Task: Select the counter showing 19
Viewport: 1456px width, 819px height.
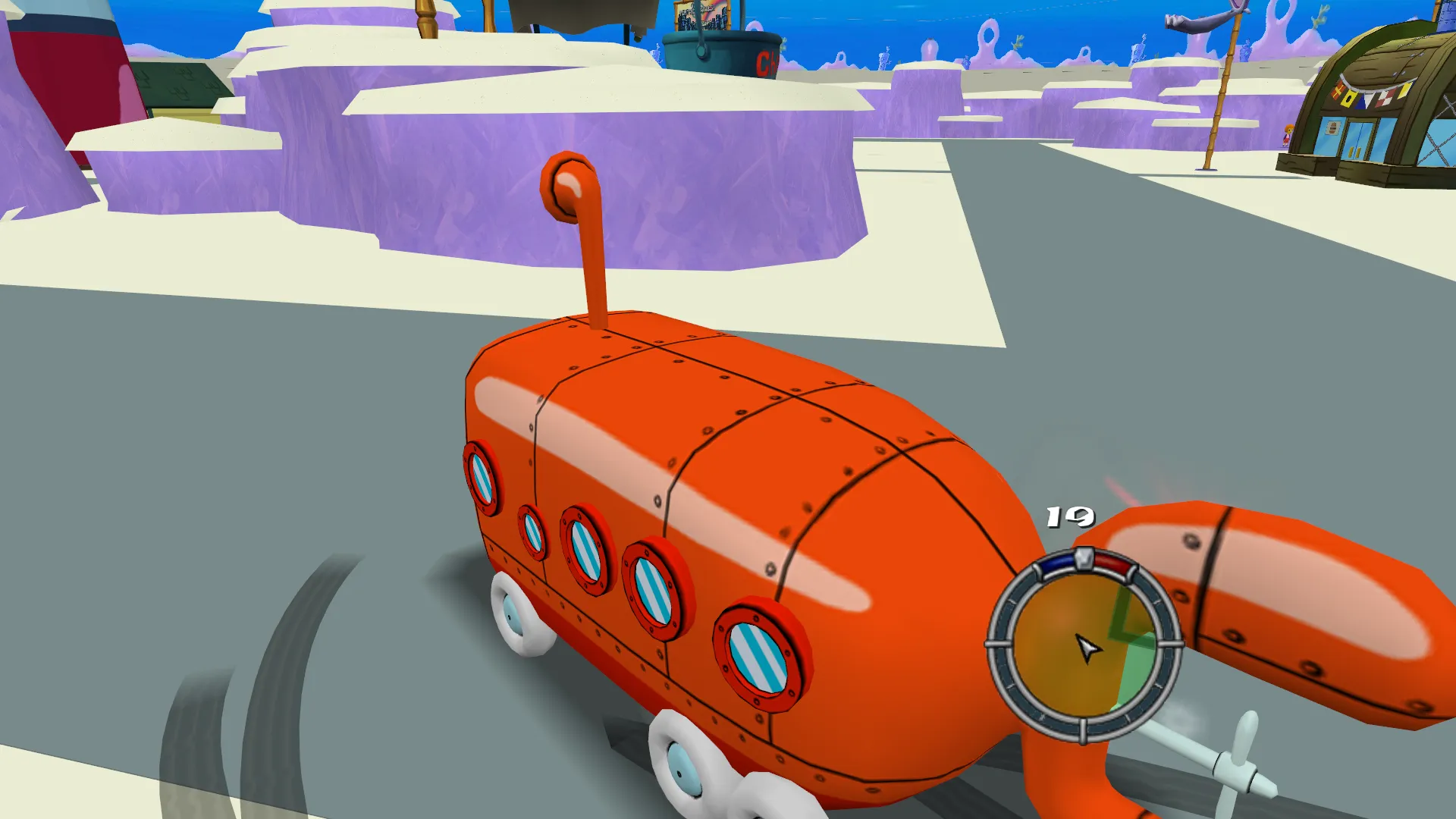Action: pos(1071,518)
